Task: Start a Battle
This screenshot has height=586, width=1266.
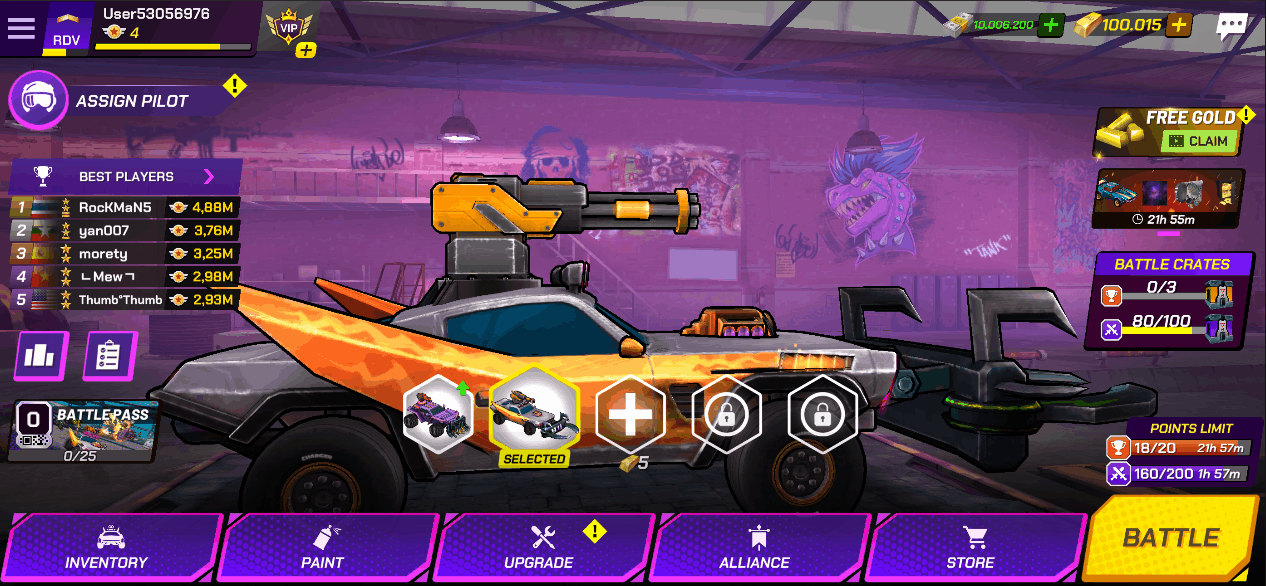Action: (x=1171, y=538)
